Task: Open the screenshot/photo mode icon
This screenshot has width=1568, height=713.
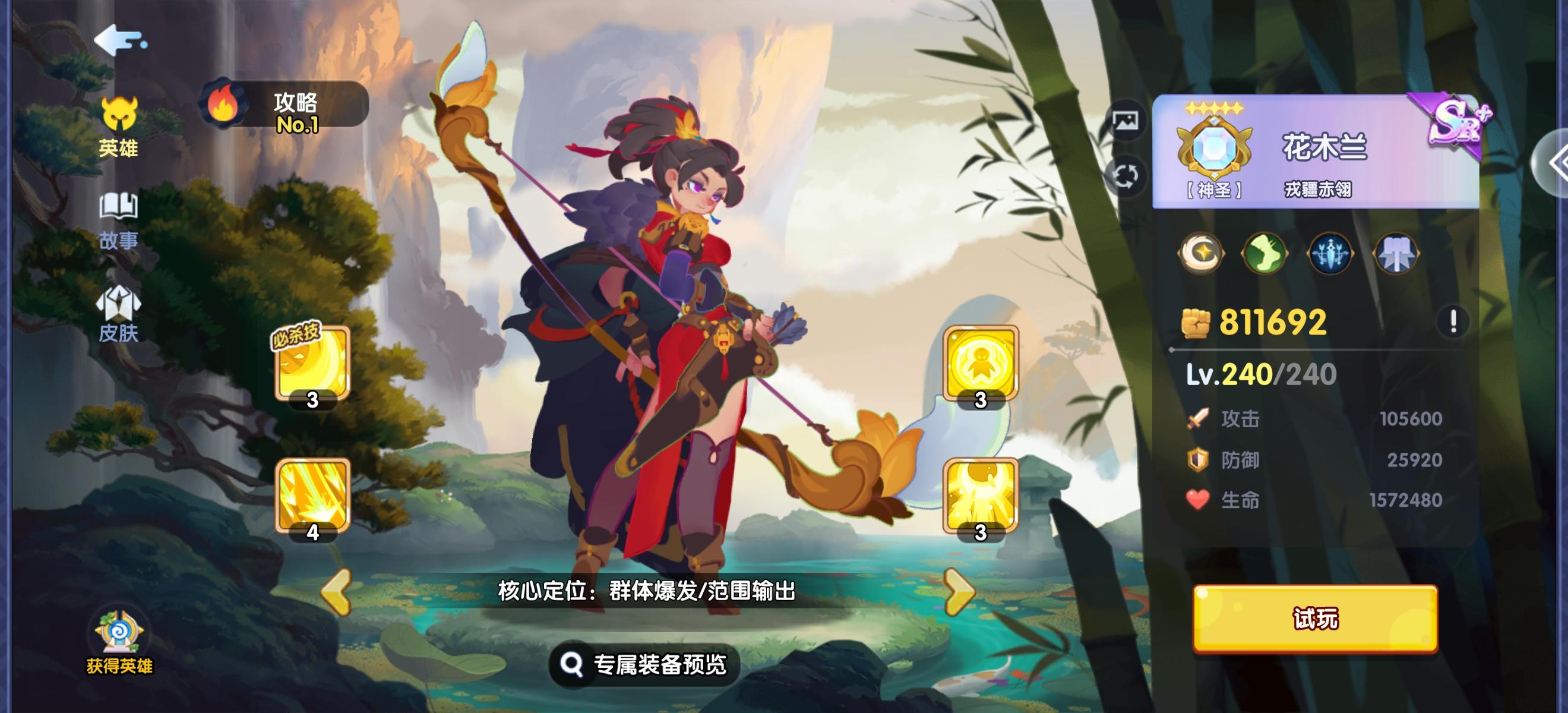Action: tap(1128, 120)
